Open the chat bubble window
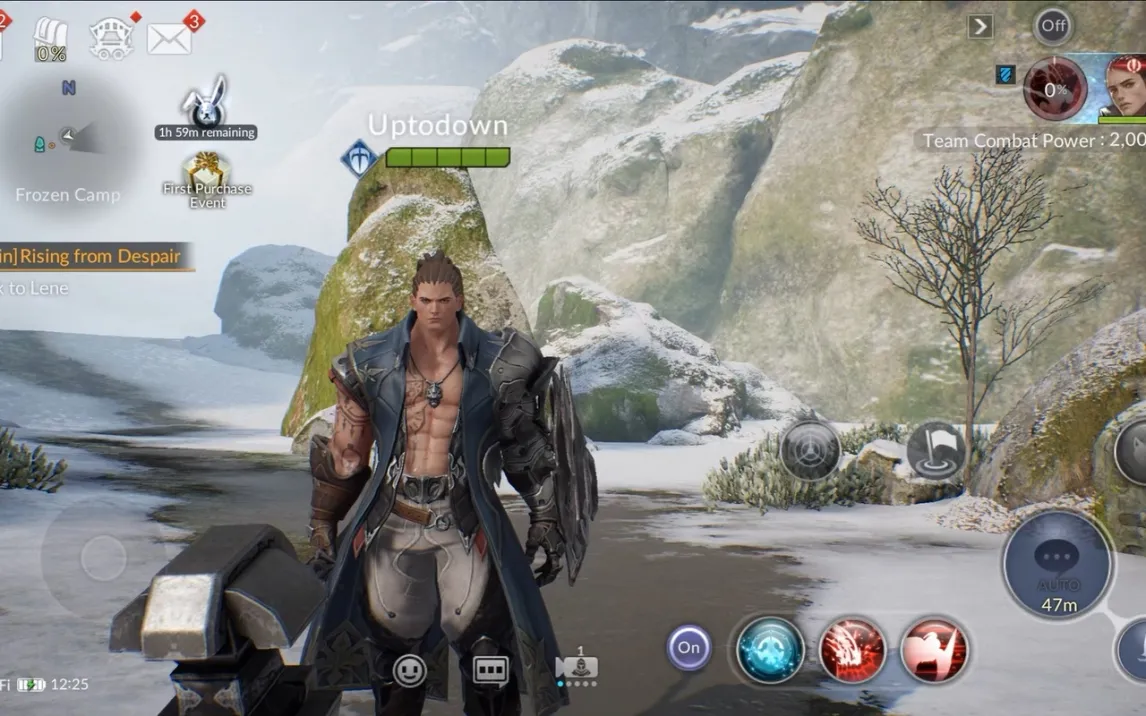 490,670
